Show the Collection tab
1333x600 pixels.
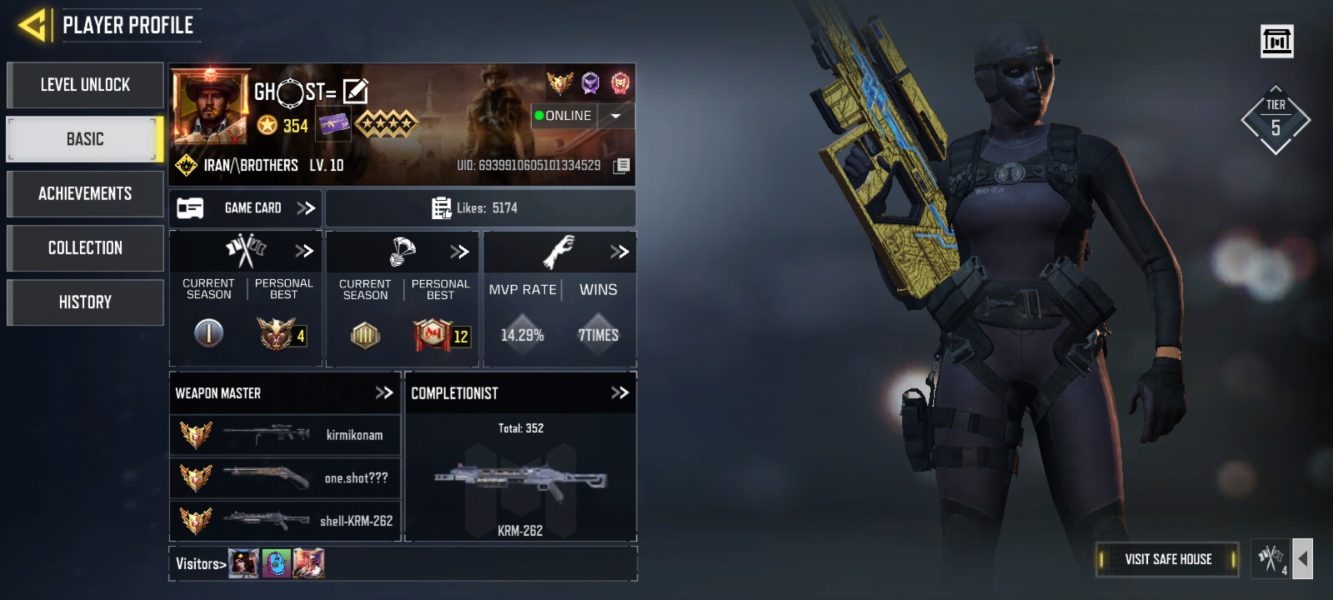pyautogui.click(x=85, y=247)
